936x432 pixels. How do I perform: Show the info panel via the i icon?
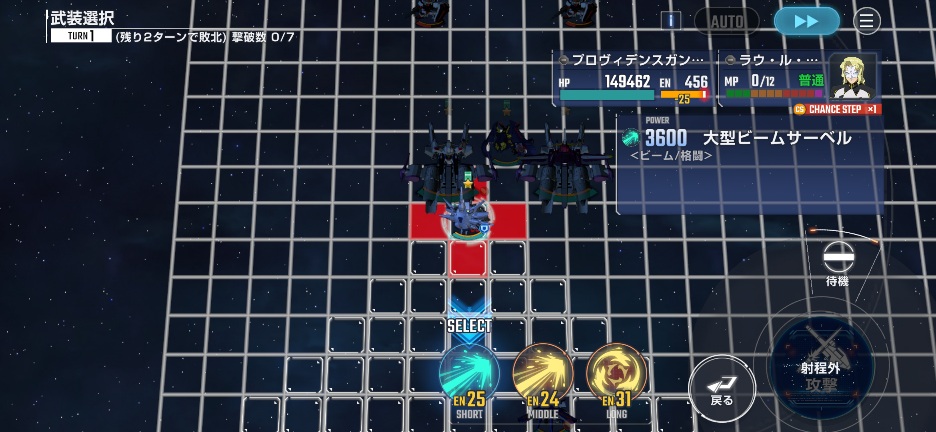(670, 21)
